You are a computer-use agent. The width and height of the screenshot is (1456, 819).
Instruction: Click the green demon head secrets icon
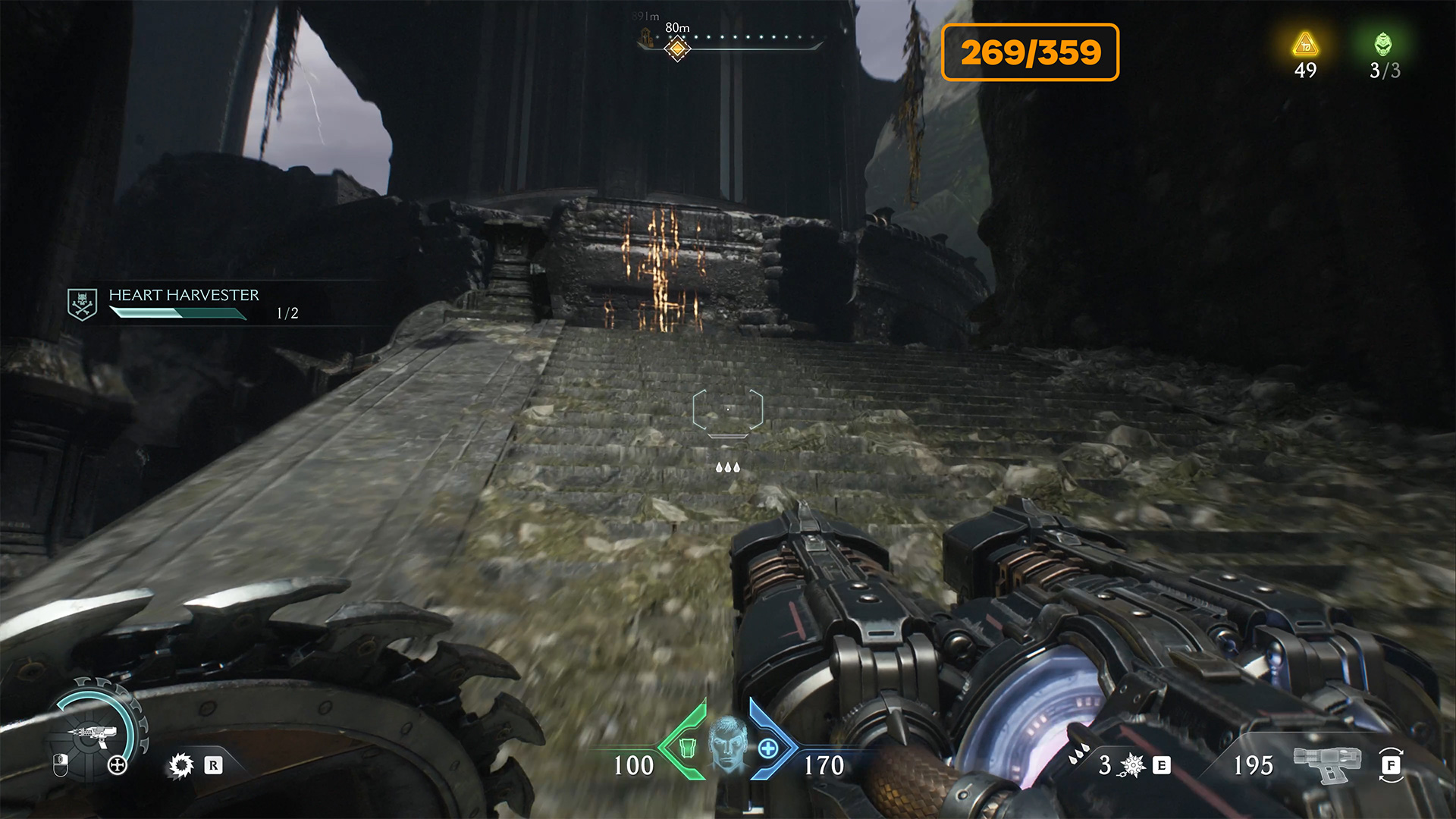coord(1383,44)
